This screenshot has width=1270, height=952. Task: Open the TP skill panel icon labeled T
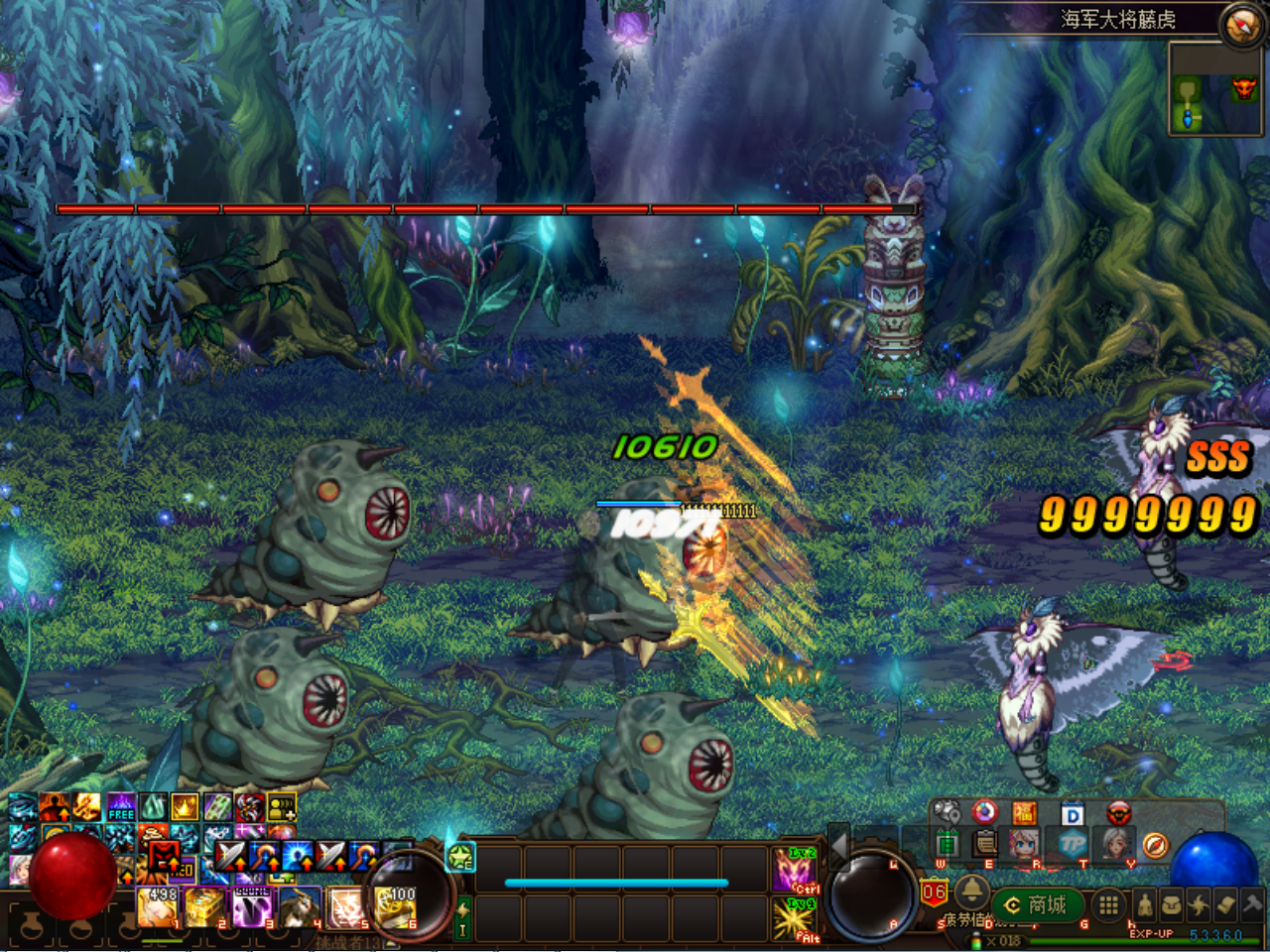pos(1073,843)
